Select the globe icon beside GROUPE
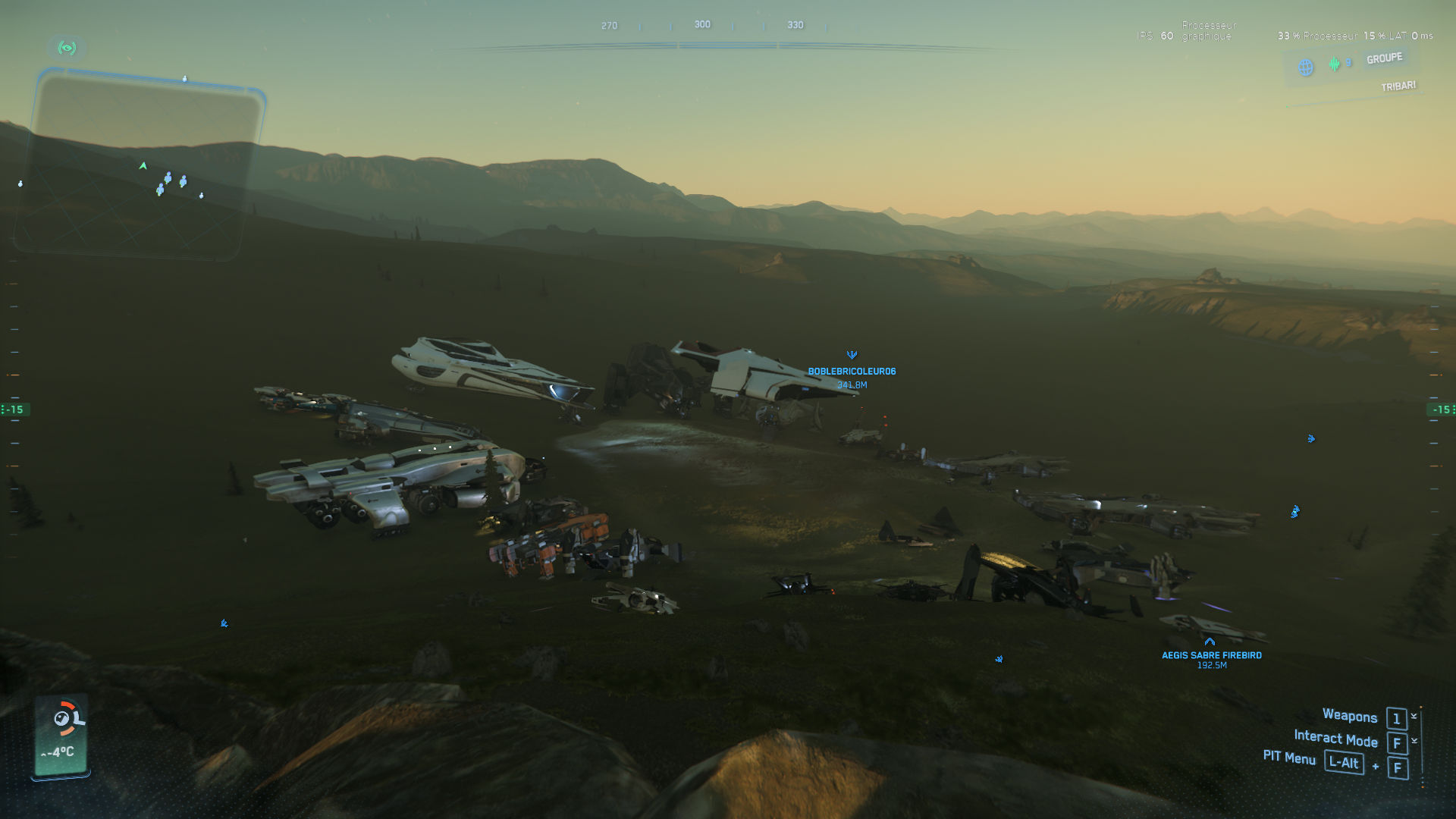 point(1306,67)
